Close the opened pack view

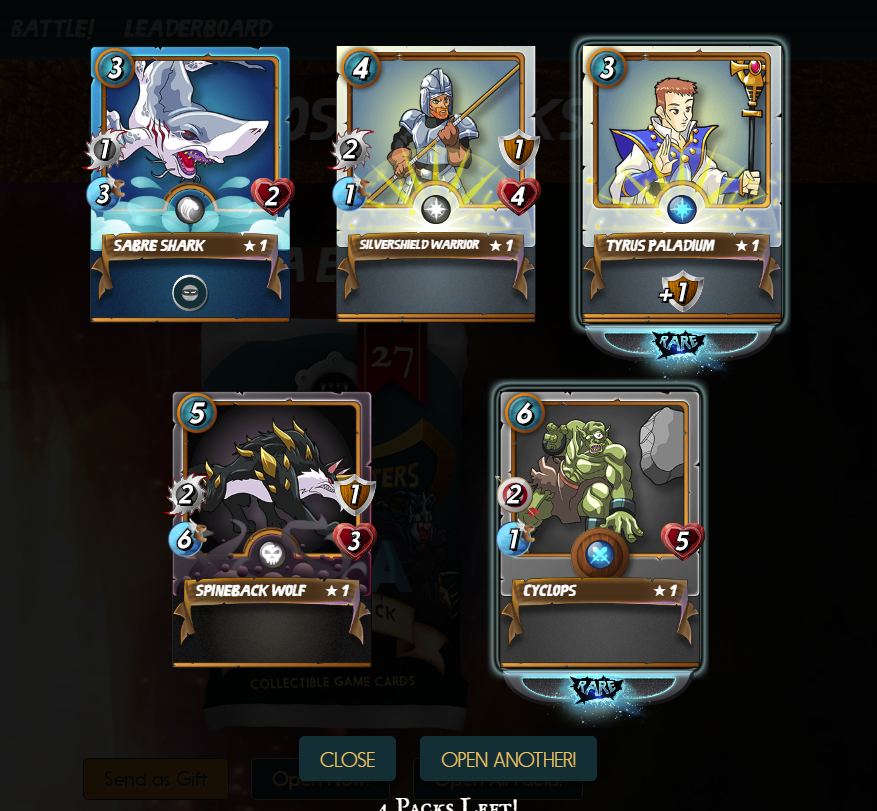(x=347, y=759)
